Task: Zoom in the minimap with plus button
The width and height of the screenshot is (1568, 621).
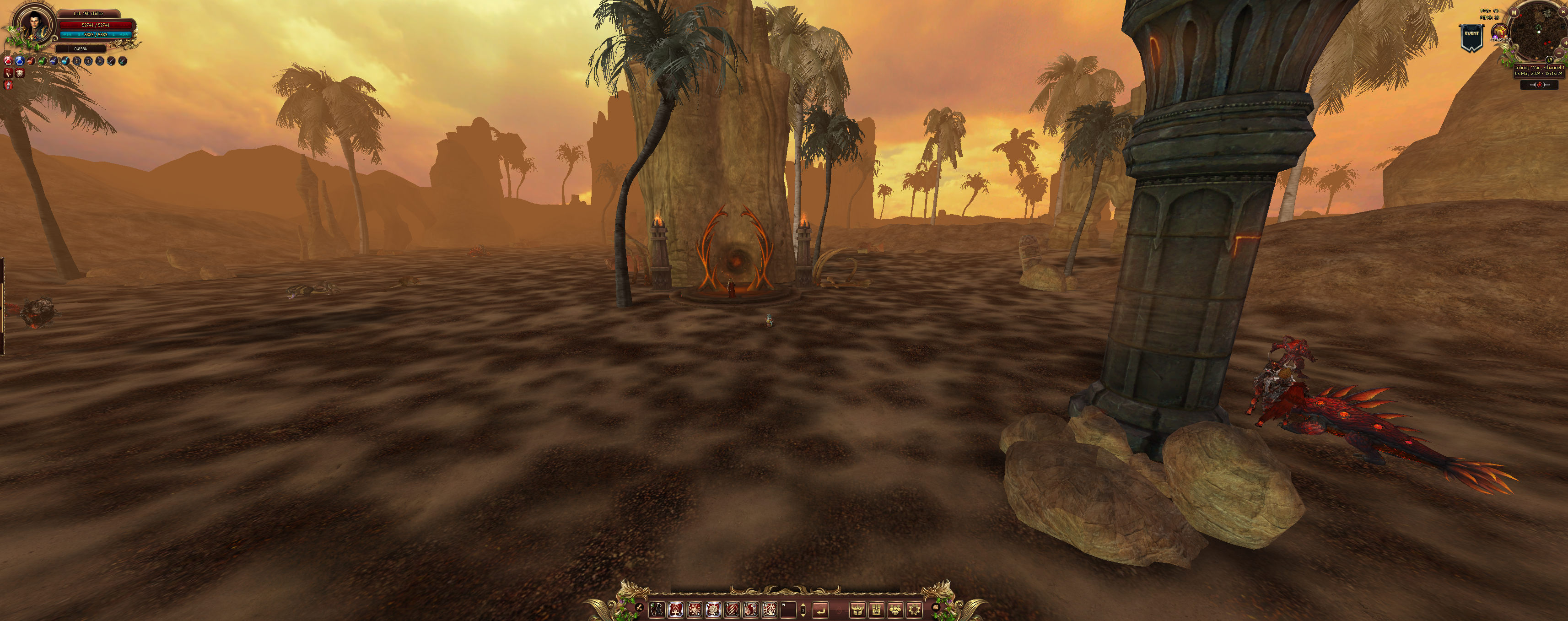Action: 1565,44
